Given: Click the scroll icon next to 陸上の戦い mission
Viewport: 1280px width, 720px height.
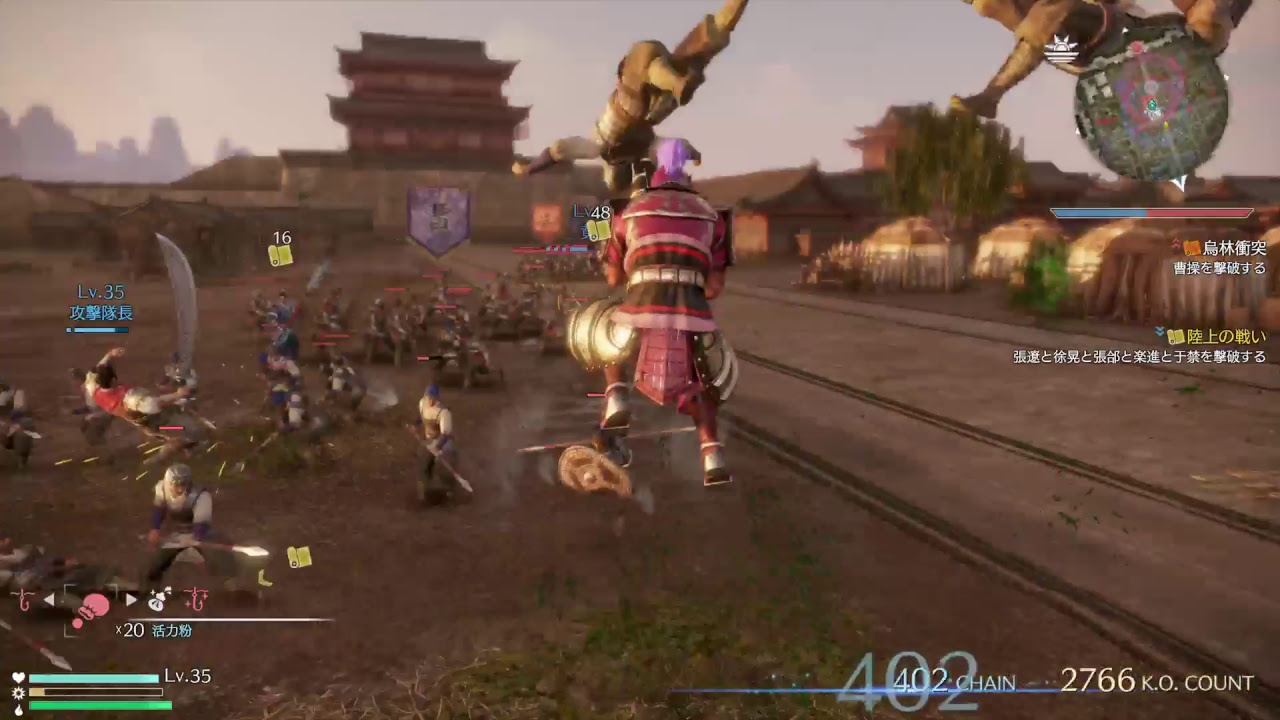Looking at the screenshot, I should tap(1175, 337).
